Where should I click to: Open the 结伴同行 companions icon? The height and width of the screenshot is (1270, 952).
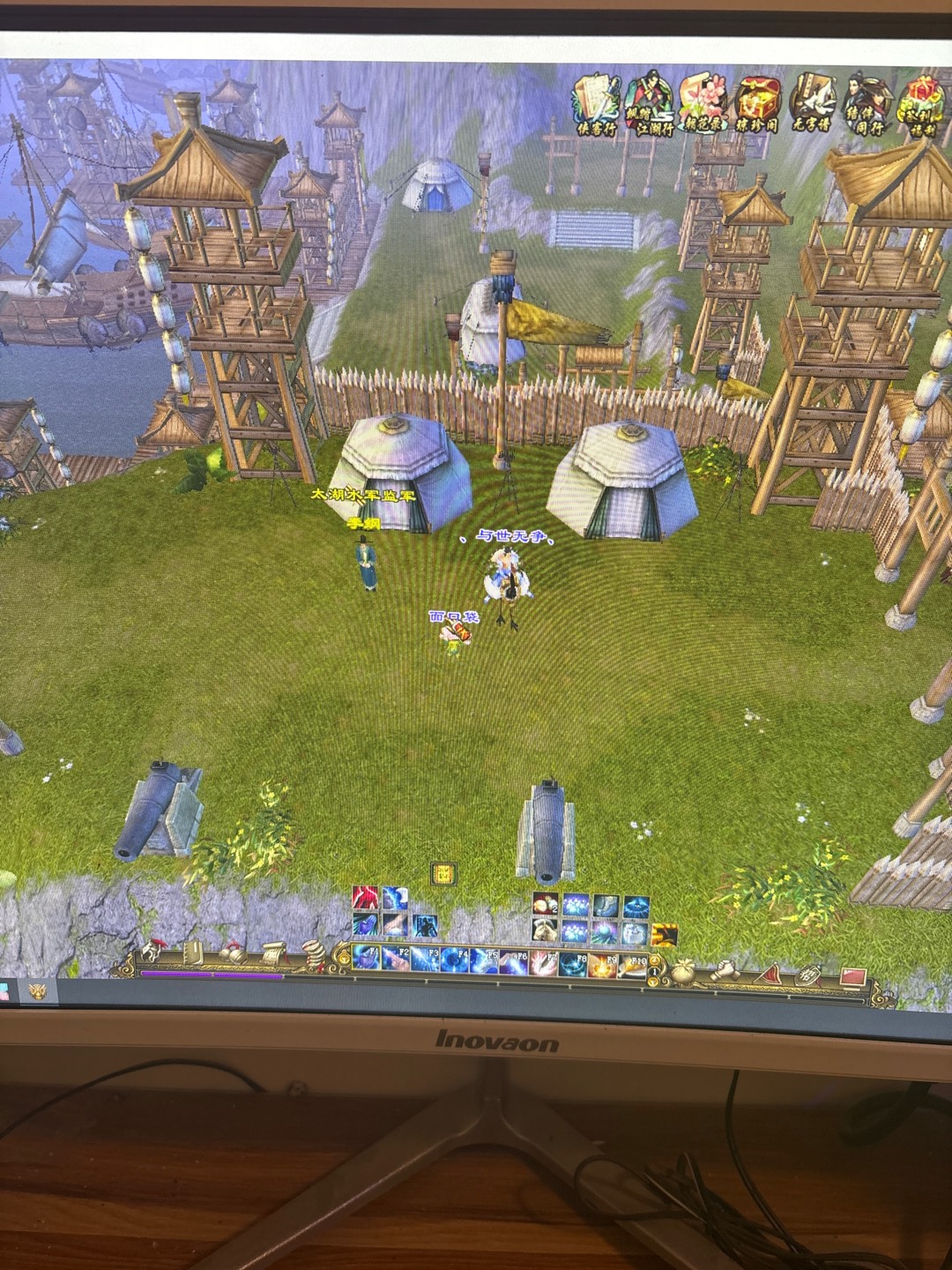(x=866, y=104)
